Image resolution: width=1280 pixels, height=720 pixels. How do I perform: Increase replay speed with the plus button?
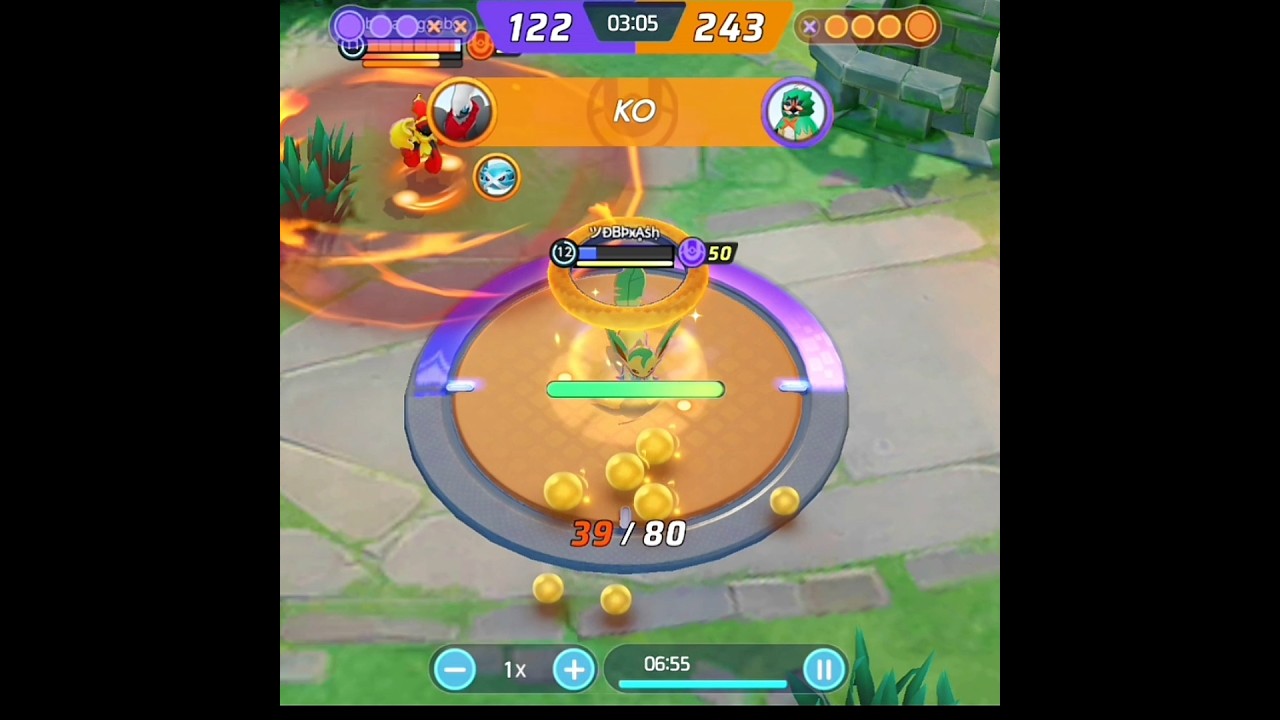574,669
